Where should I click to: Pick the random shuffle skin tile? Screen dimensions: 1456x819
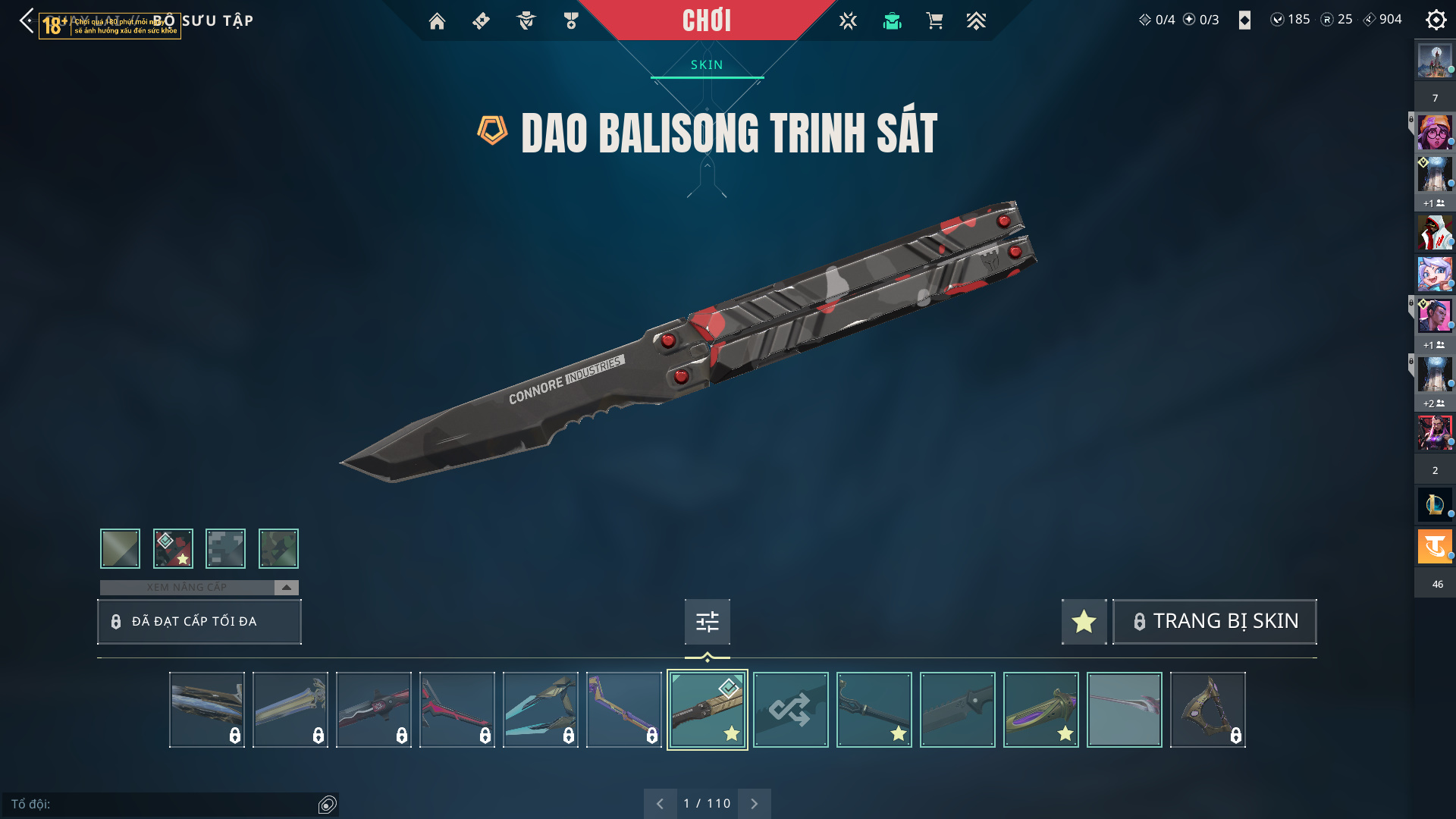pyautogui.click(x=790, y=710)
